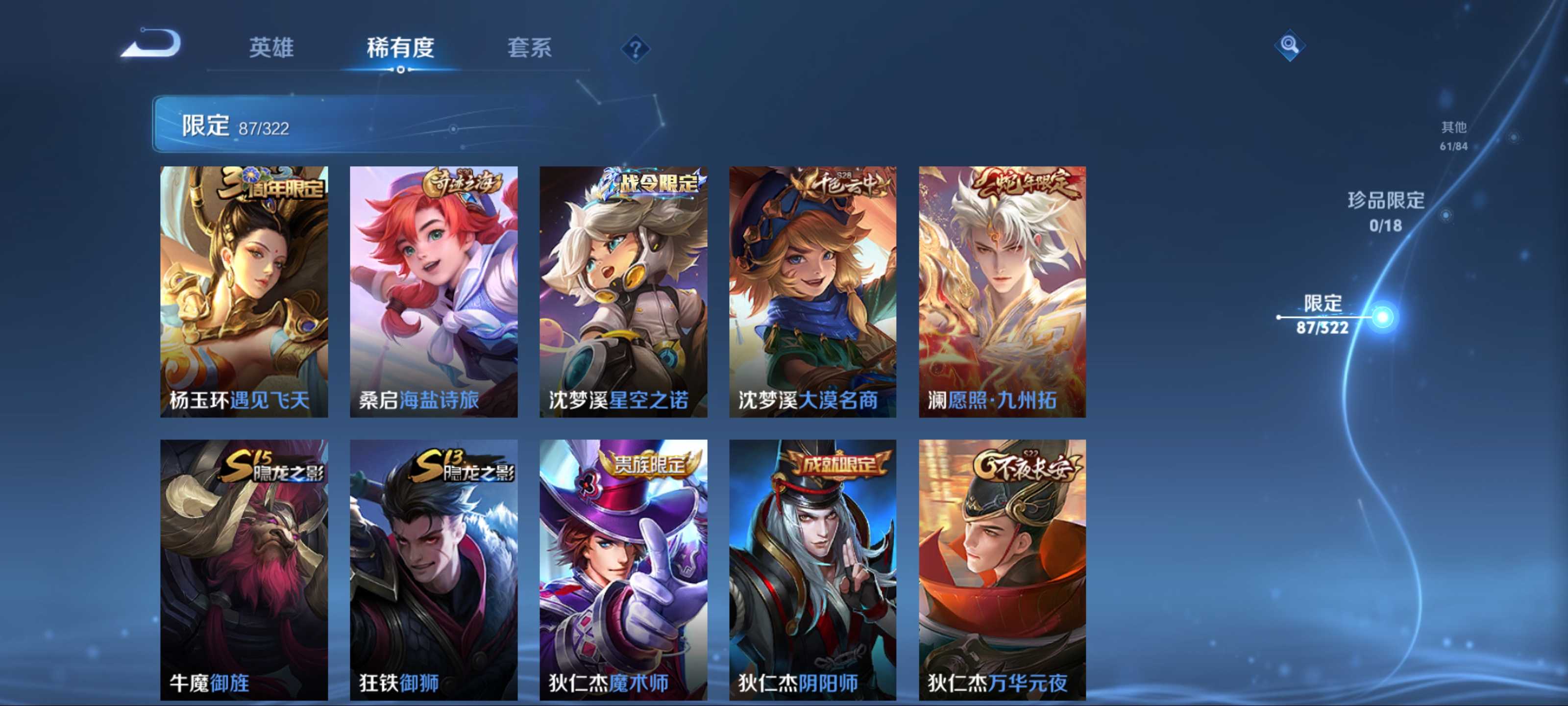Choose the 狄仁杰 魔术师 skin card
The height and width of the screenshot is (706, 1568).
pos(623,570)
